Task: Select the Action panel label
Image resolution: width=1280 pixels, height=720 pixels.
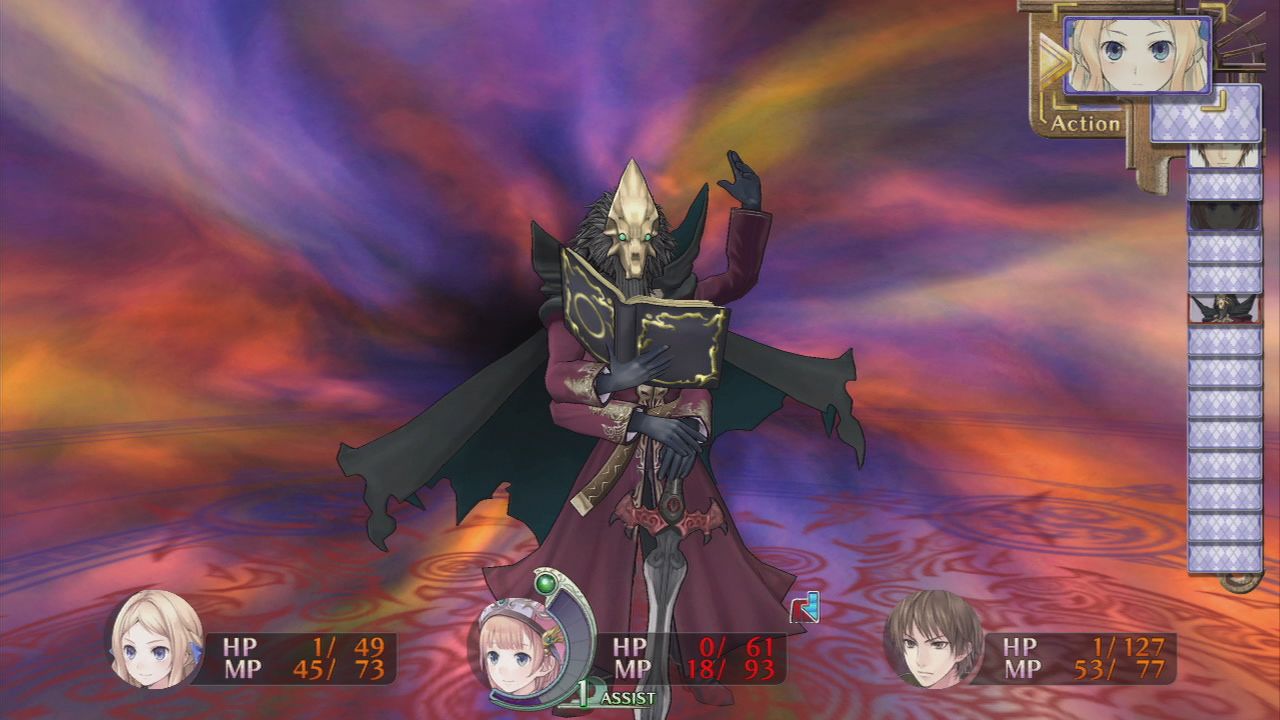Action: click(1085, 125)
